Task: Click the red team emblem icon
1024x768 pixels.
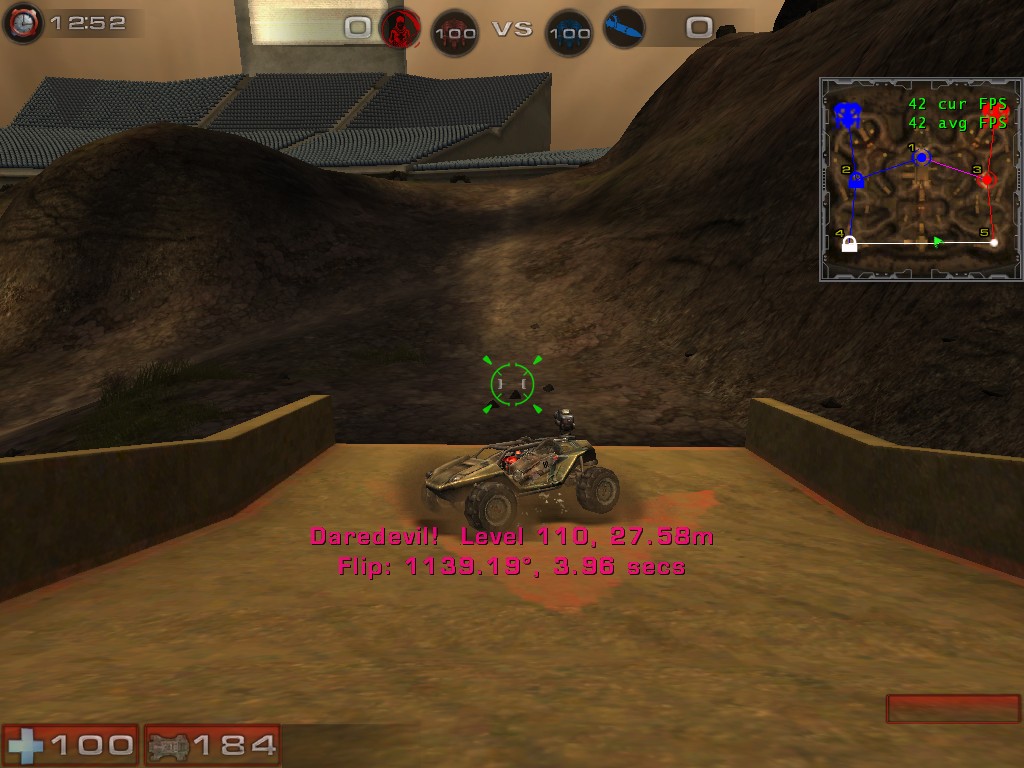Action: tap(400, 28)
